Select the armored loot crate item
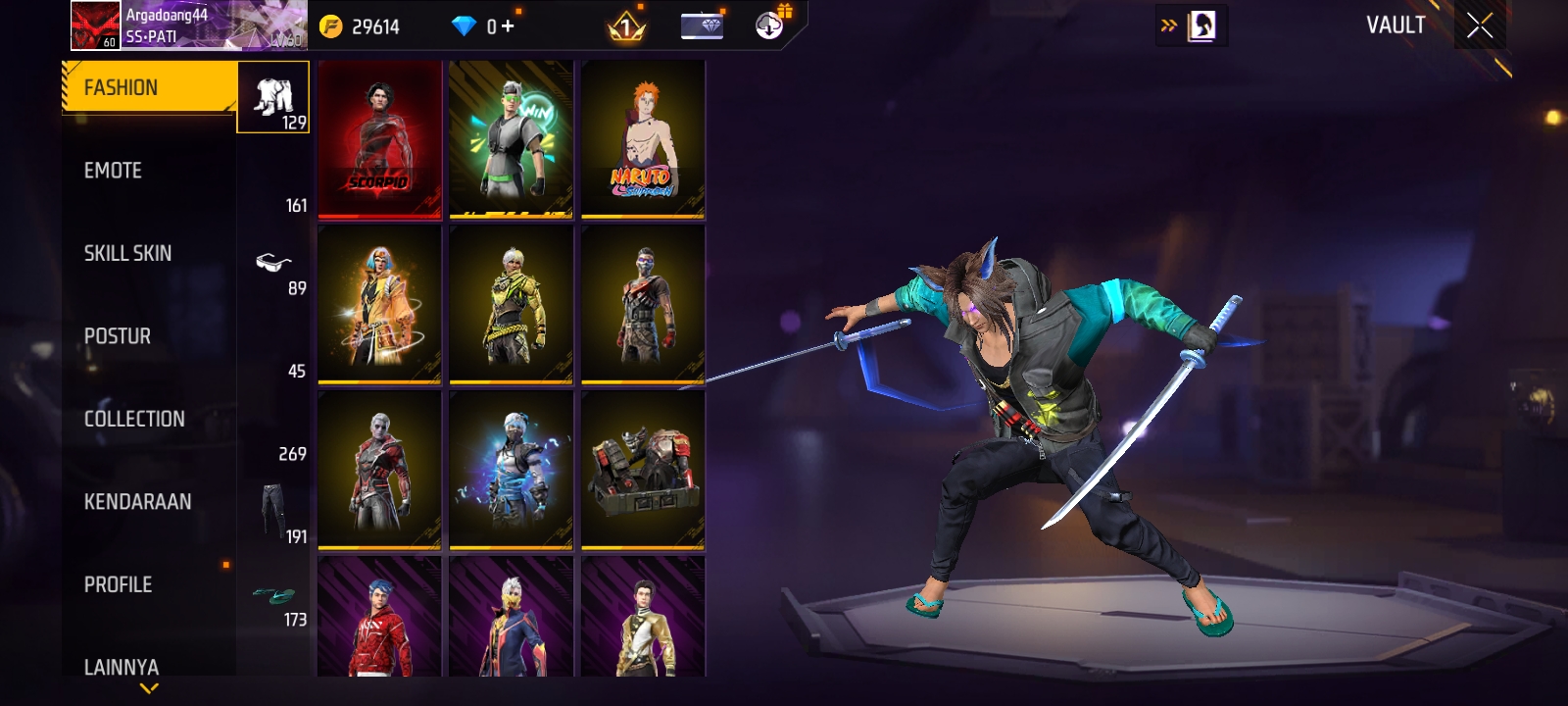This screenshot has width=1568, height=706. 643,470
